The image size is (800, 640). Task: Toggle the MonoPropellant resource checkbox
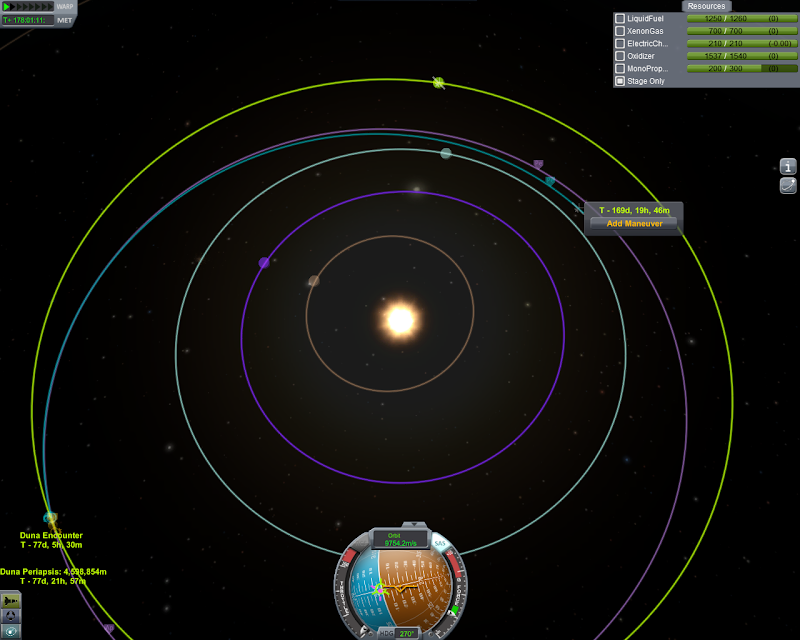[x=620, y=68]
